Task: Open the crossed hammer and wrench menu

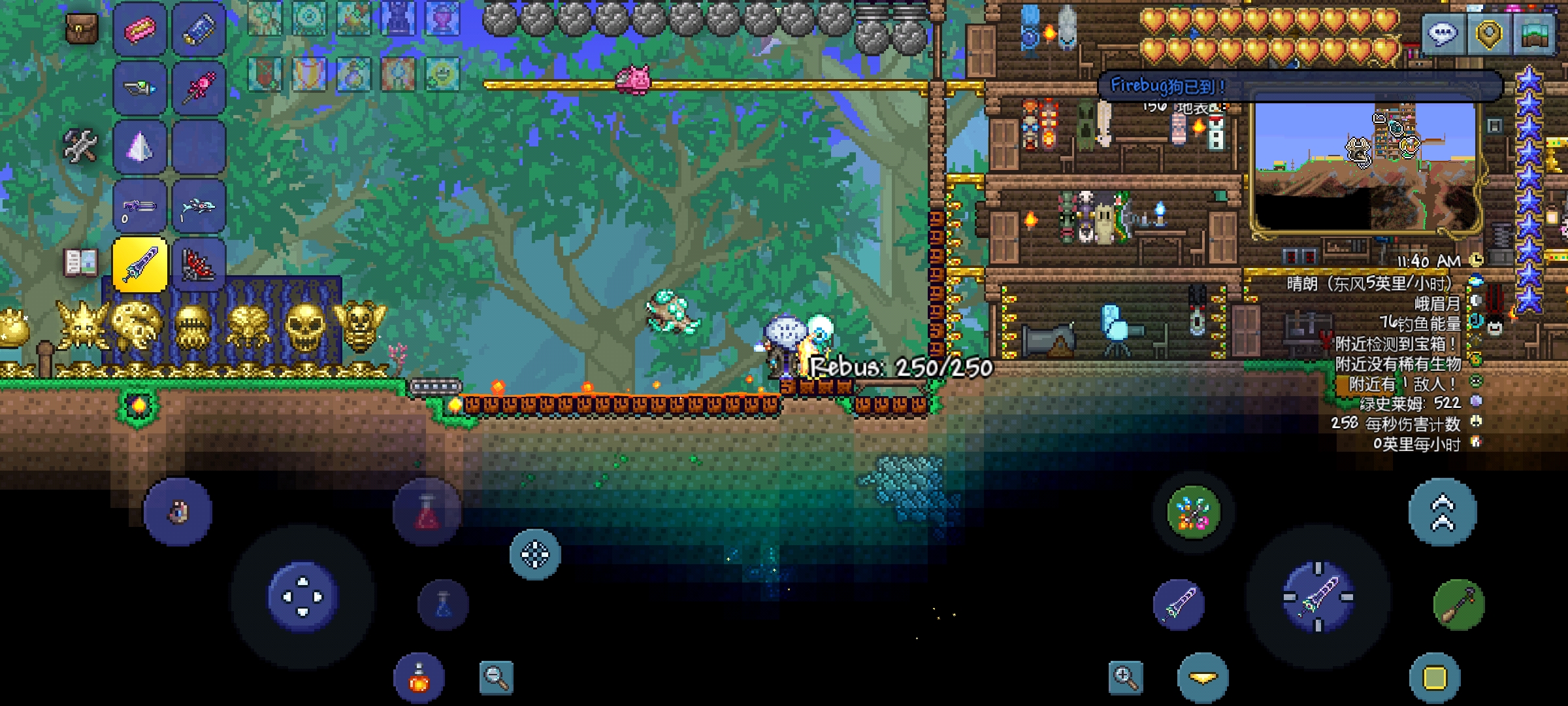Action: point(80,145)
